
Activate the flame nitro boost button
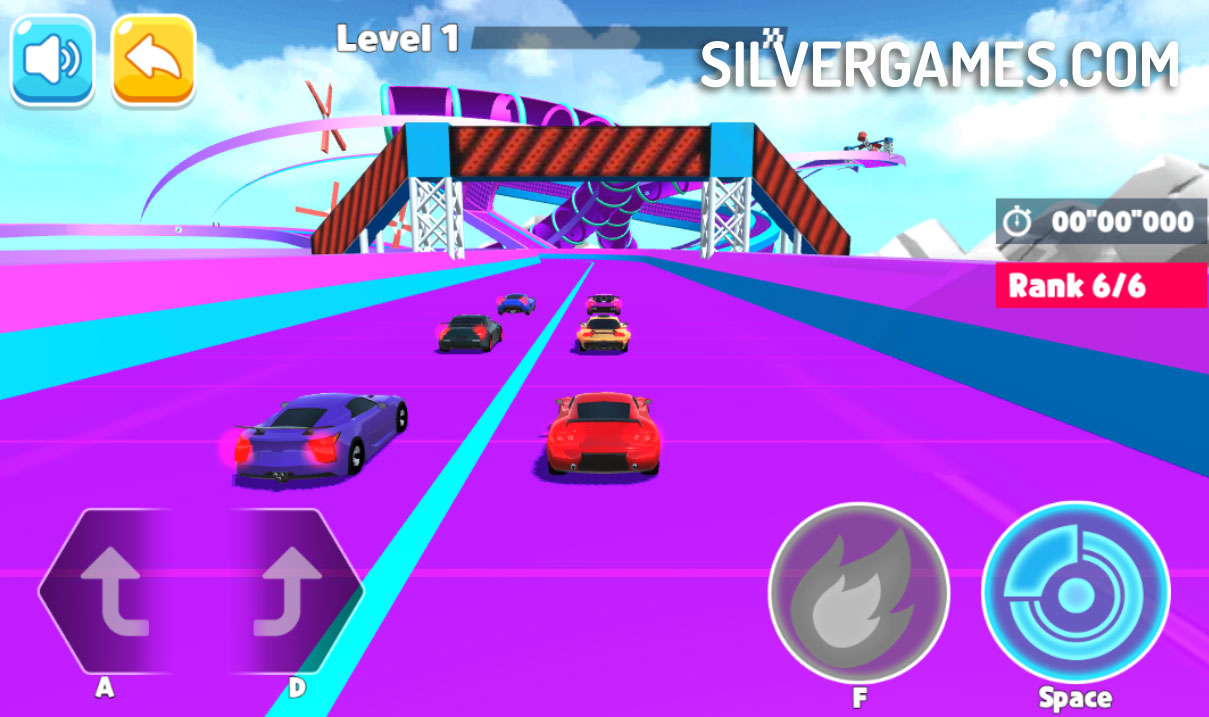click(858, 593)
